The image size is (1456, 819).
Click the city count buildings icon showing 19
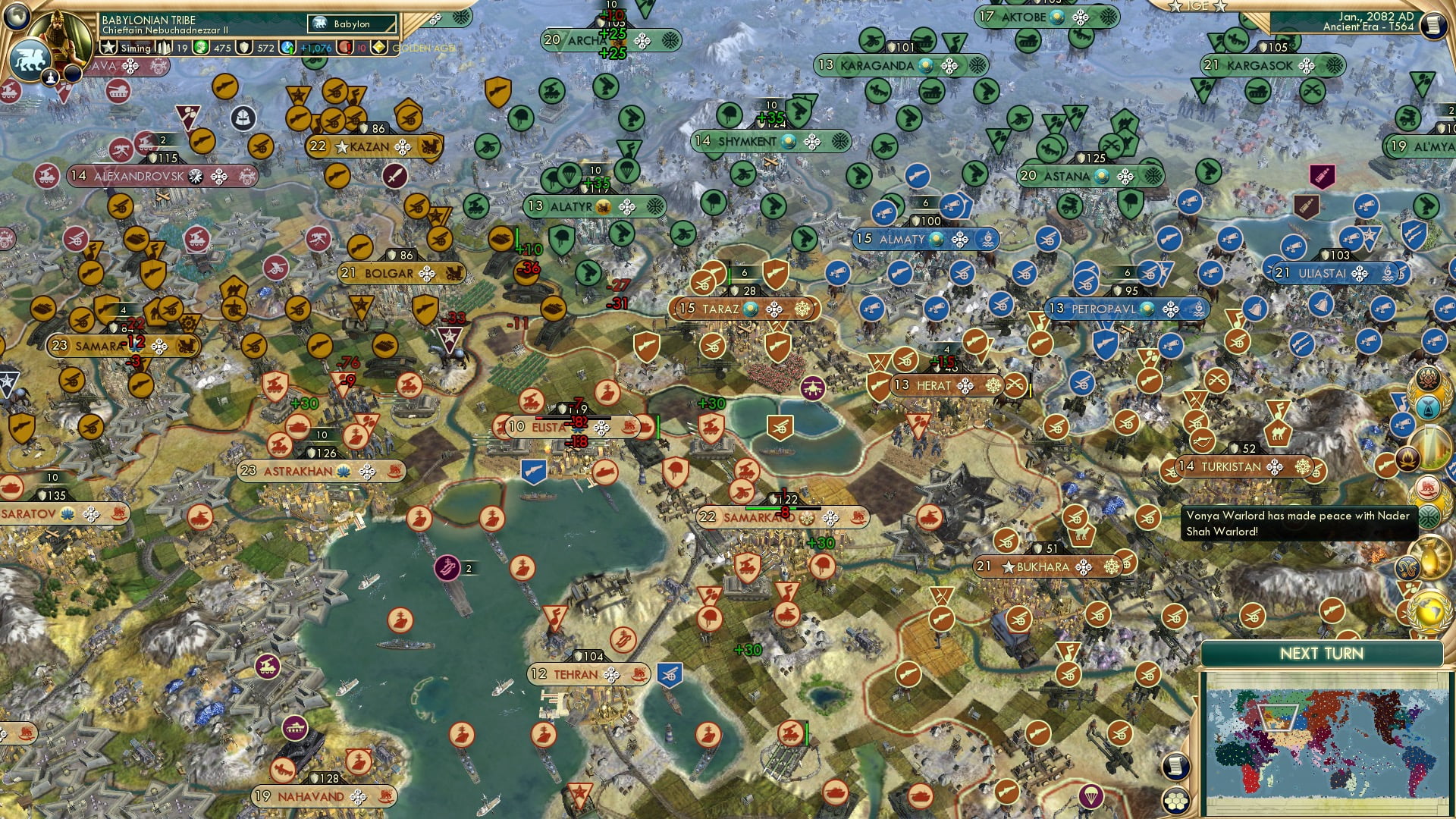tap(163, 48)
